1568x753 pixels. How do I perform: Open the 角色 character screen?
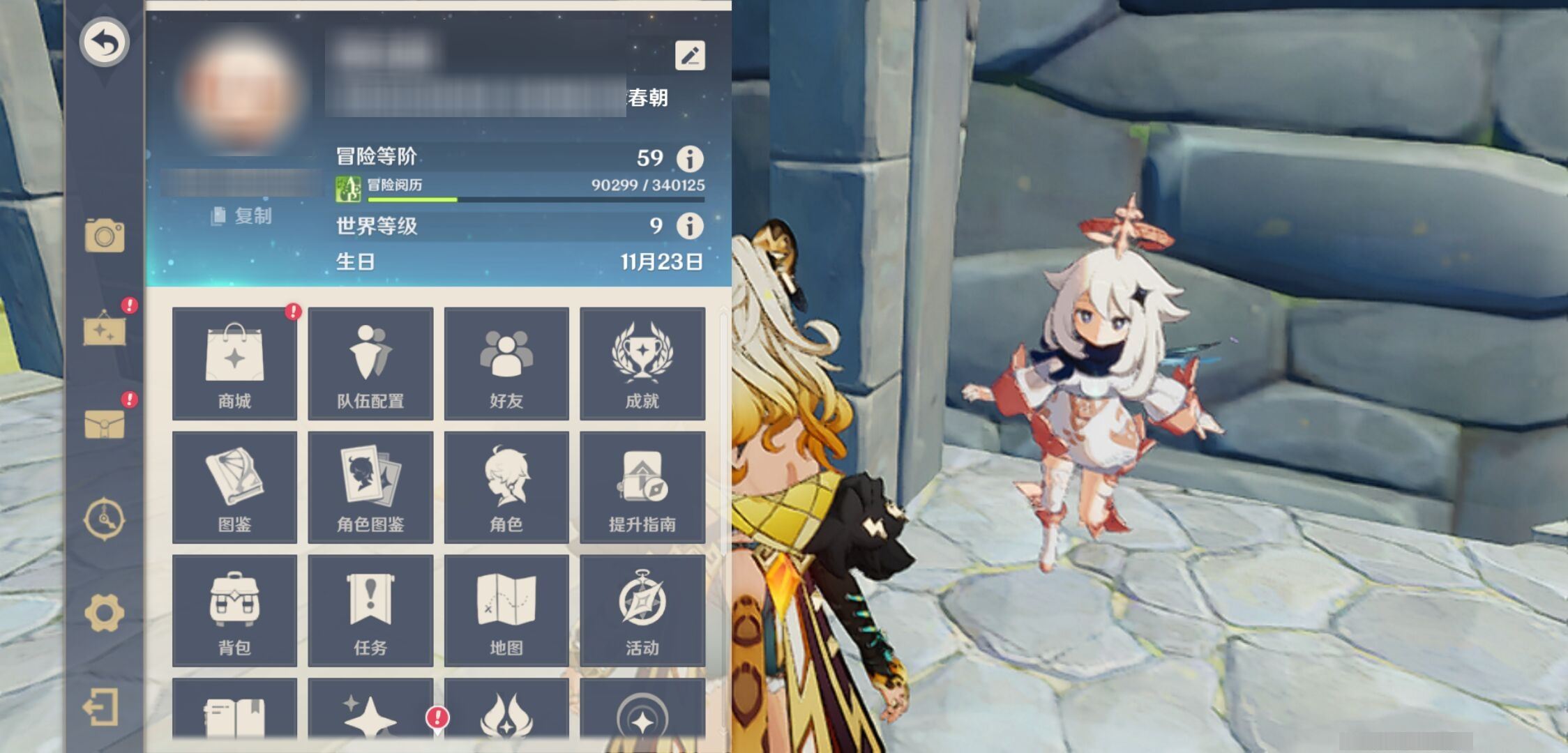(506, 487)
